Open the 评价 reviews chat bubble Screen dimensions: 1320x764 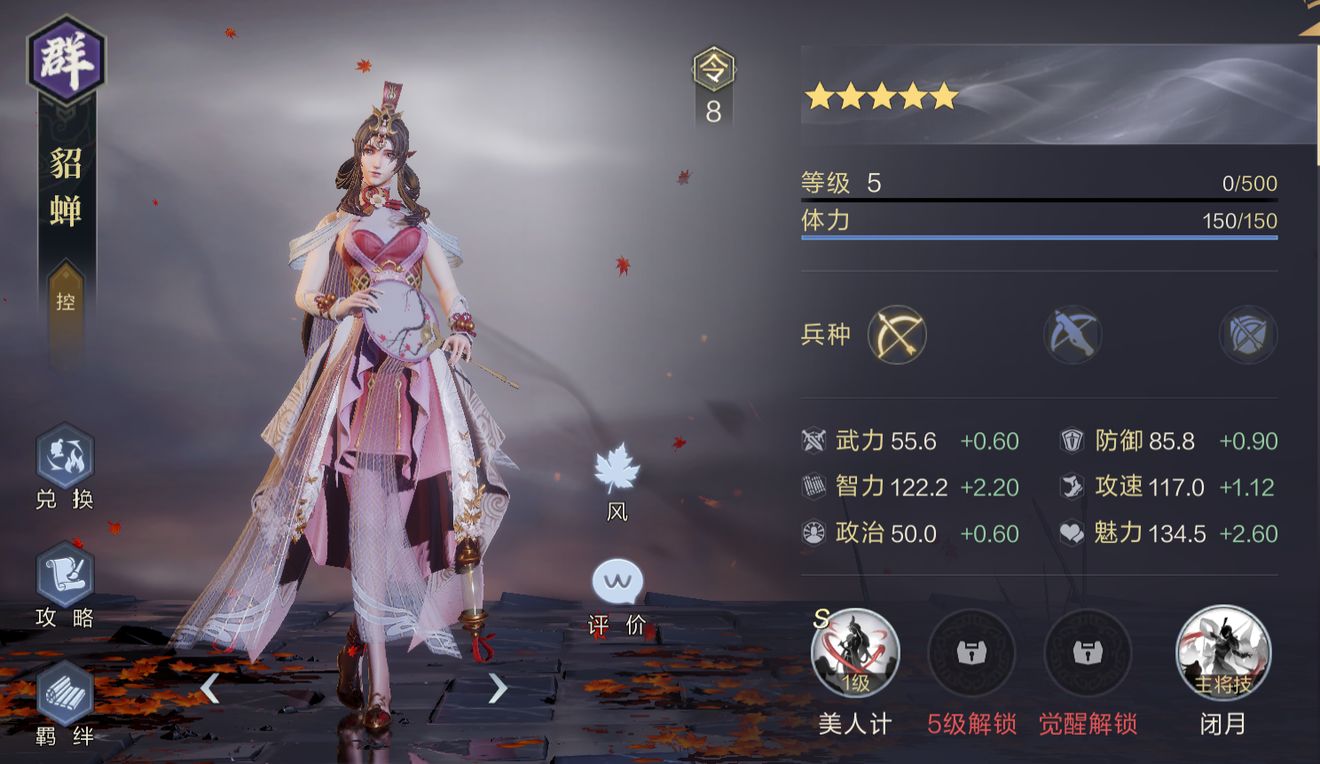(x=617, y=583)
